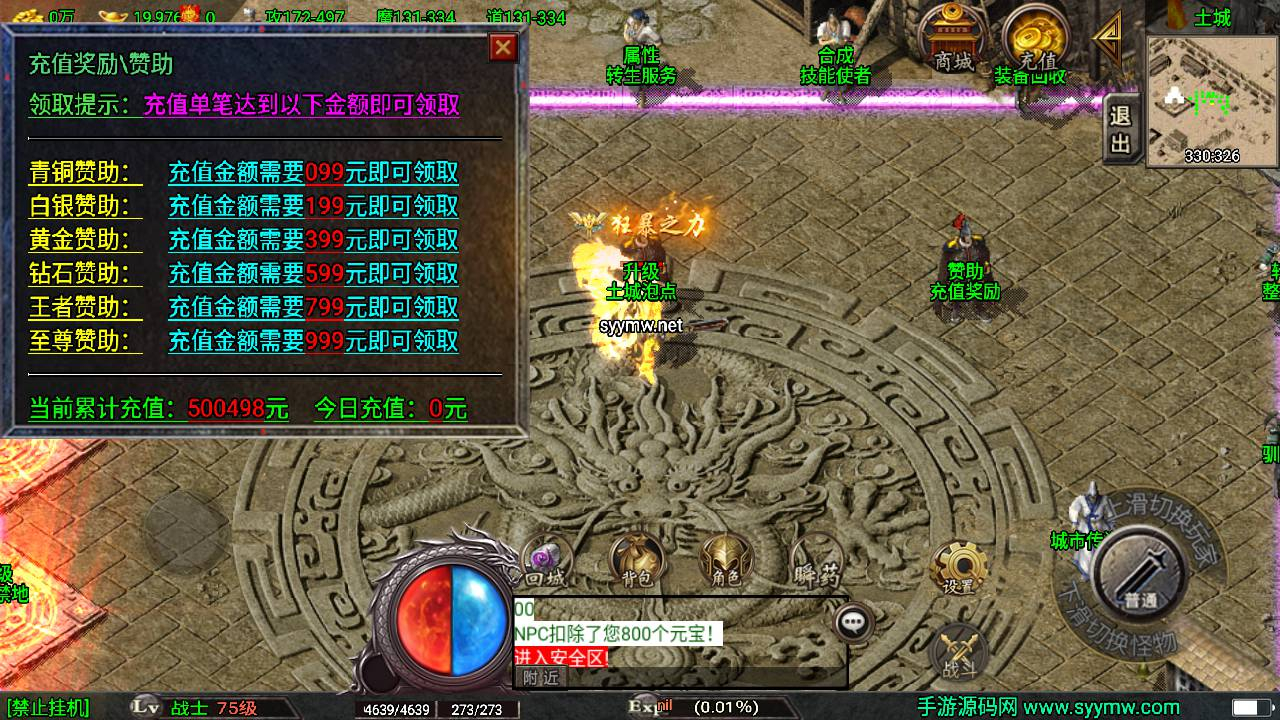Tap the 充值 recharge gold-coin icon
This screenshot has width=1280, height=720.
(1035, 35)
